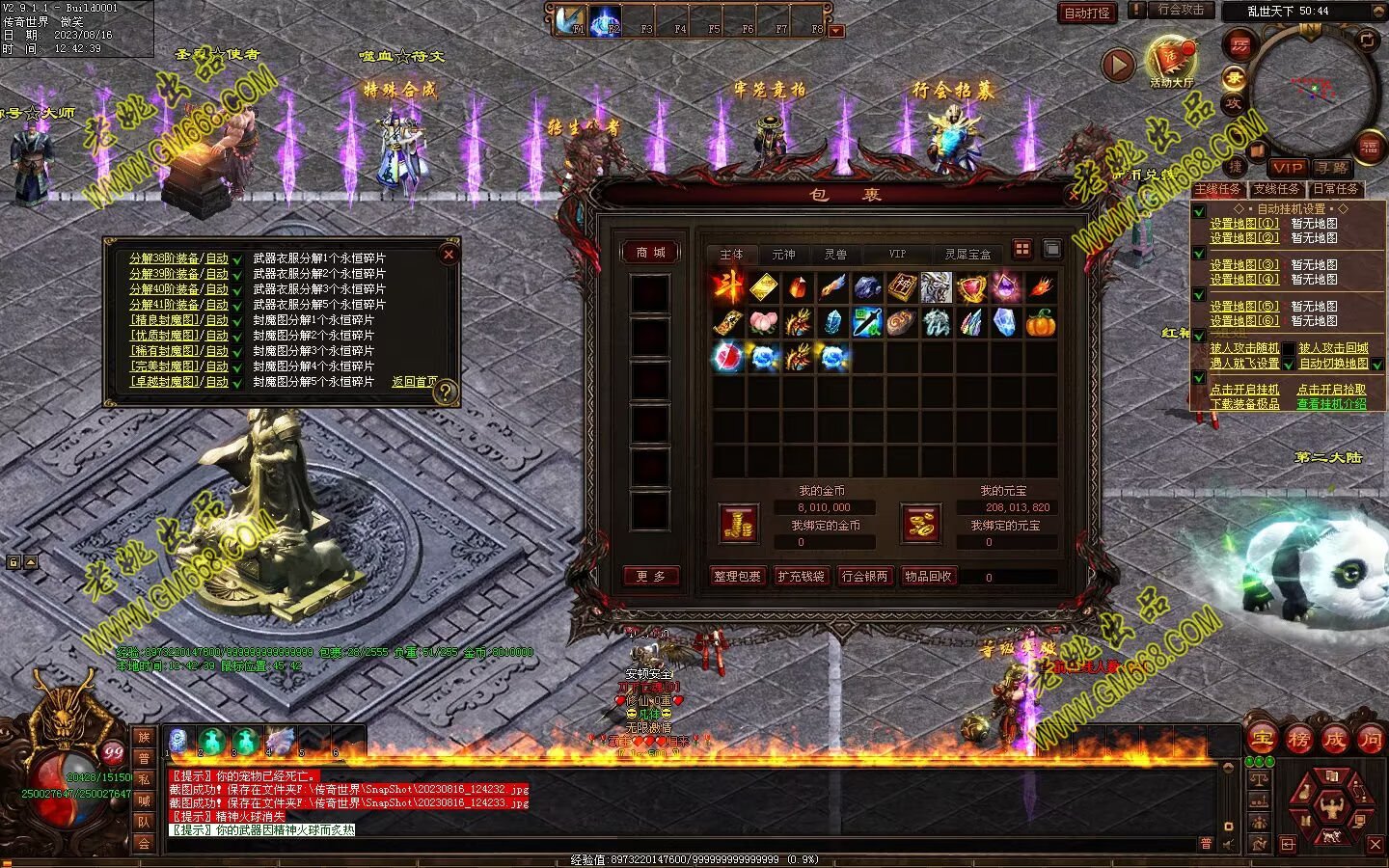Close the decomposition list panel
Image resolution: width=1389 pixels, height=868 pixels.
(x=449, y=255)
